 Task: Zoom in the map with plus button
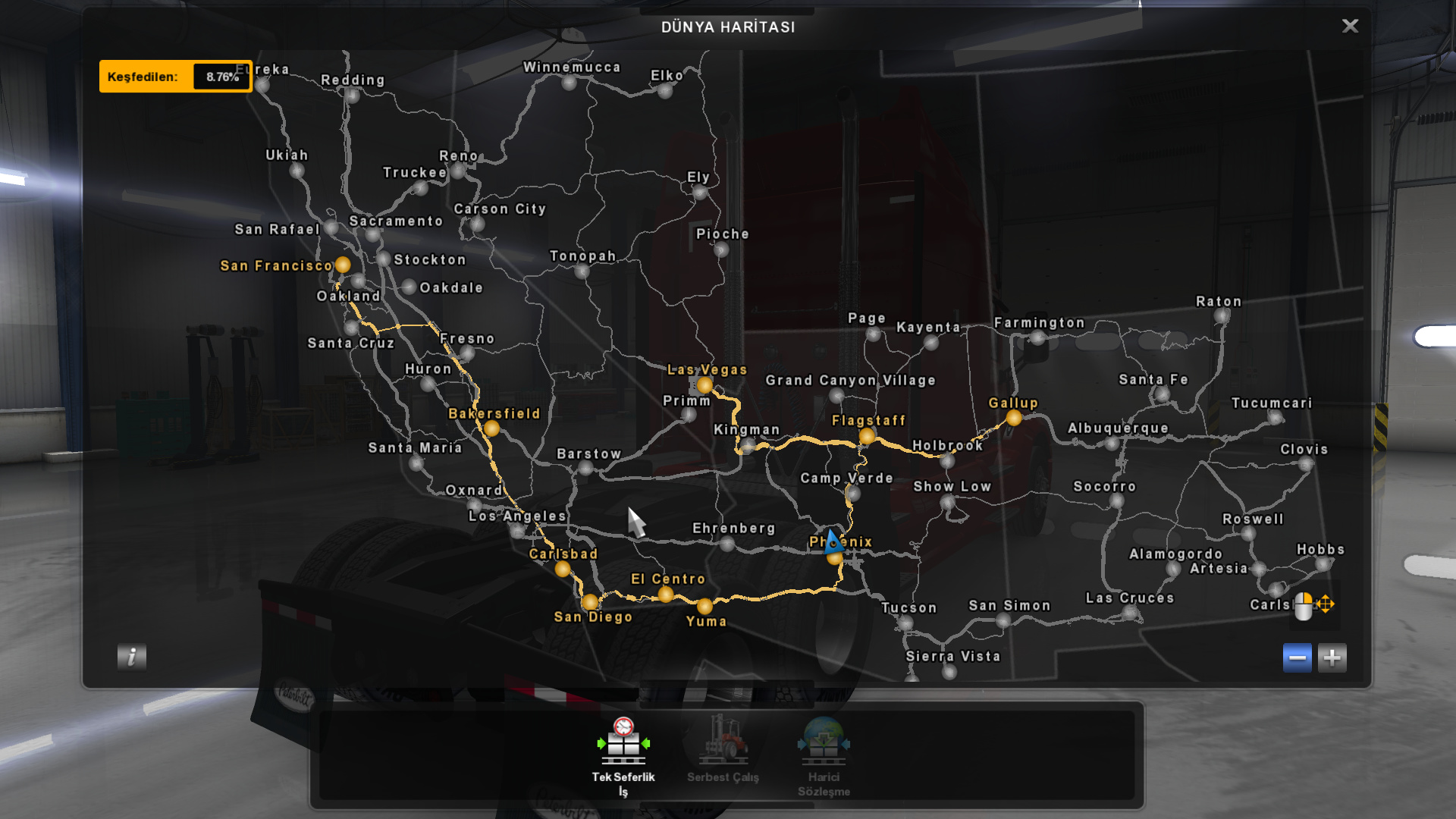pos(1332,657)
